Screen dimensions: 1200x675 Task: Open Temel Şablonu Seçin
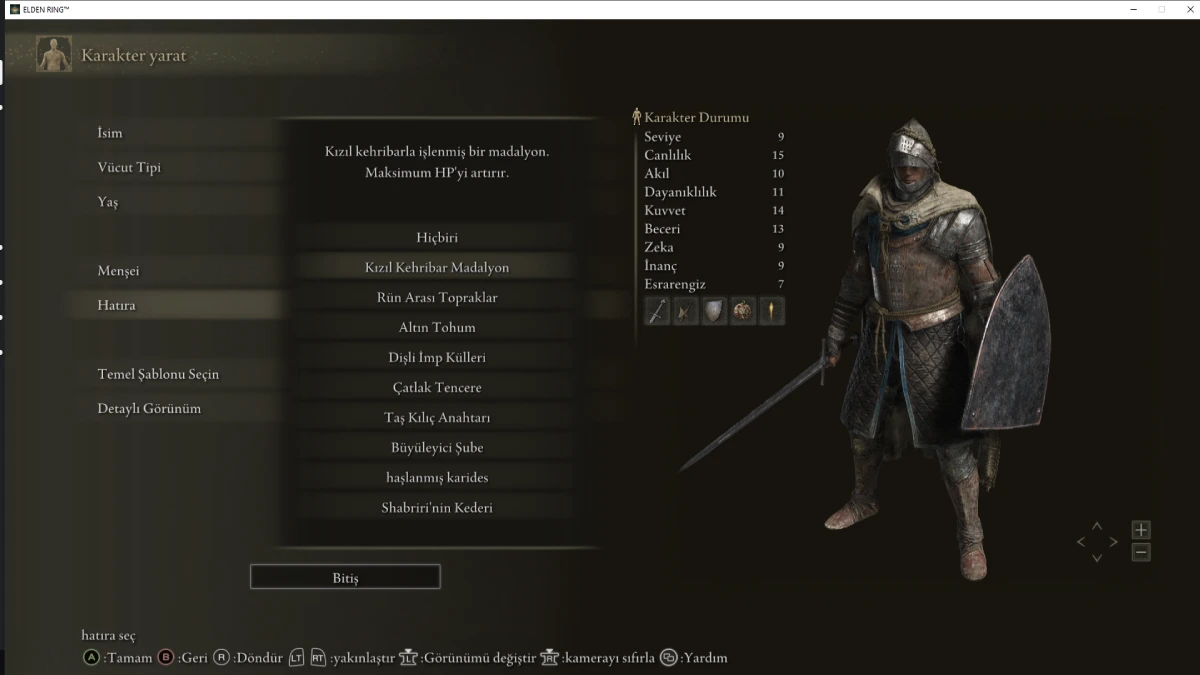pyautogui.click(x=158, y=374)
